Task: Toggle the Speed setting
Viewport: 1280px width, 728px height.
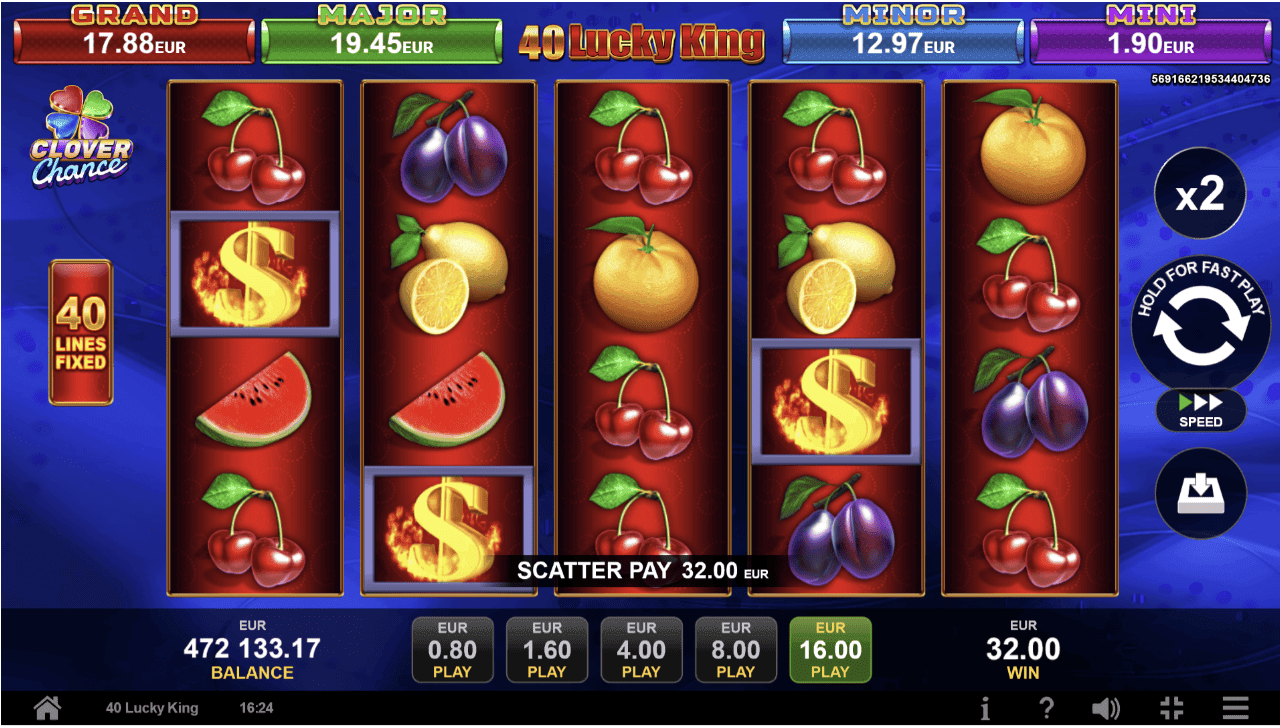Action: 1200,411
